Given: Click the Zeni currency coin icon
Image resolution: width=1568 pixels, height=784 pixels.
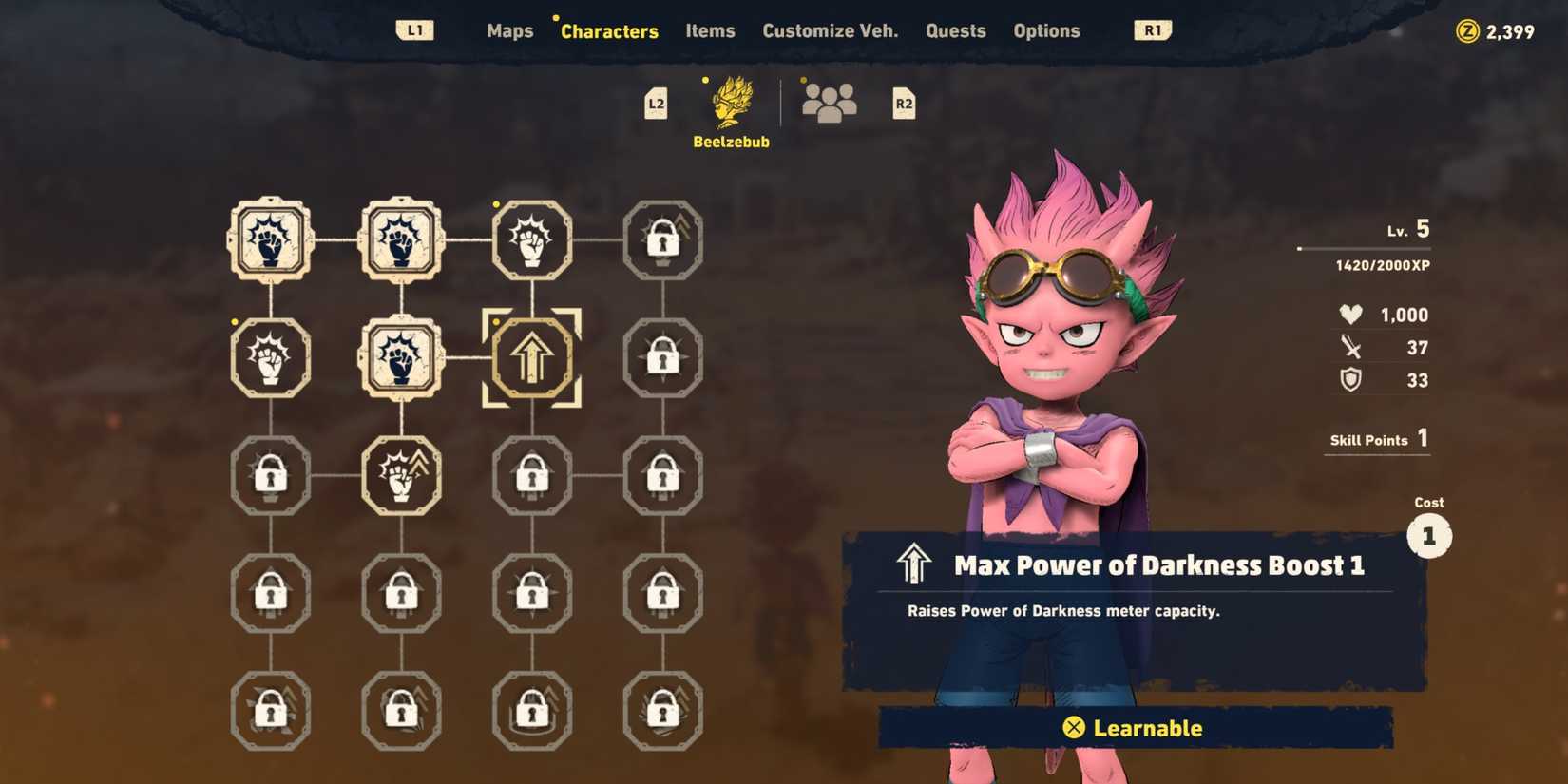Looking at the screenshot, I should click(1465, 30).
